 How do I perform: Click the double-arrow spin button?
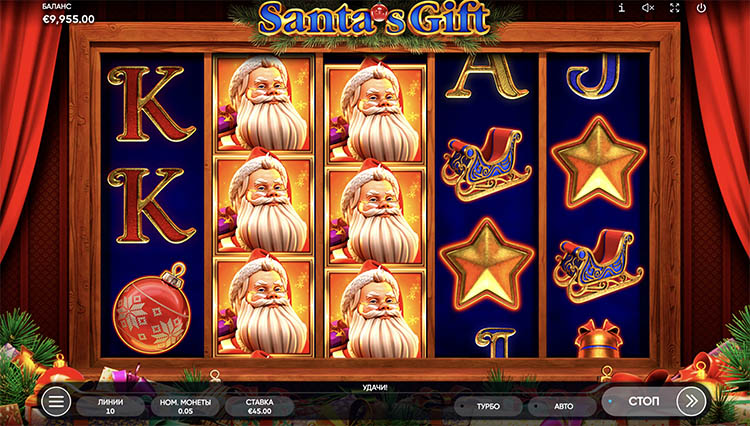click(691, 401)
